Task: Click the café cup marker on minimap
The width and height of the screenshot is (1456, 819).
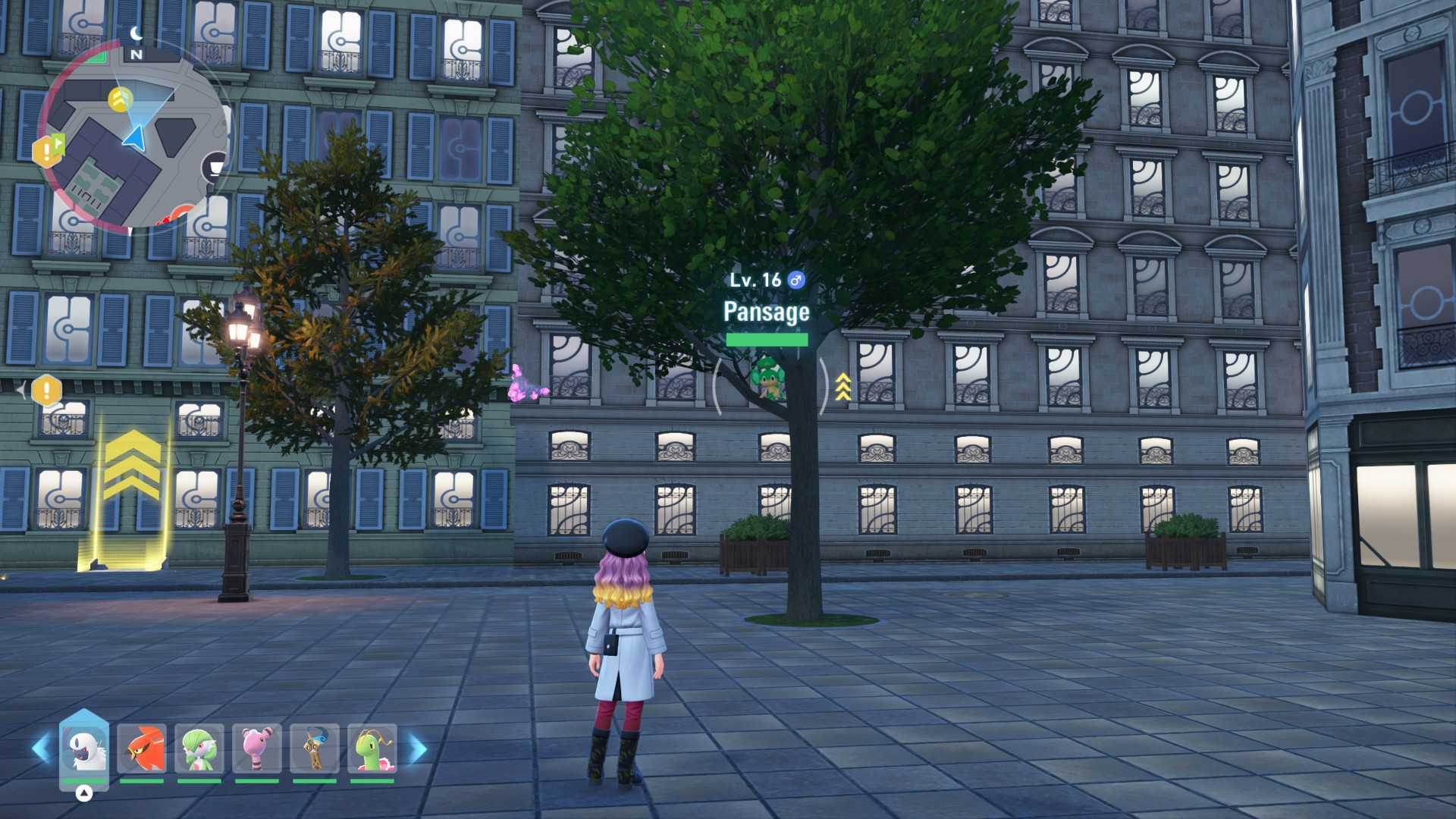Action: pyautogui.click(x=215, y=166)
